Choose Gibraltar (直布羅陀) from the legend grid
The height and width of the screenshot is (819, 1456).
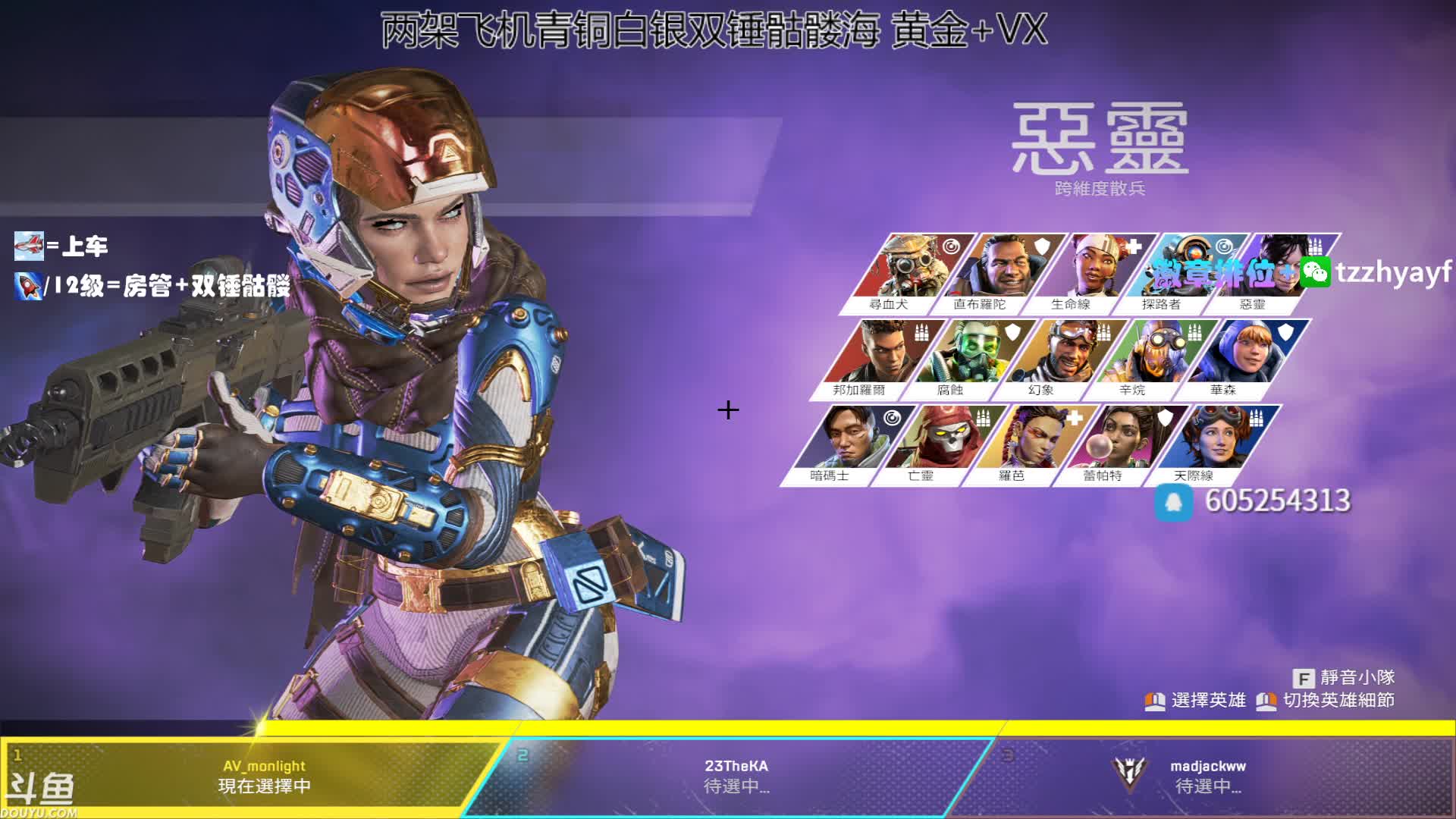click(997, 273)
